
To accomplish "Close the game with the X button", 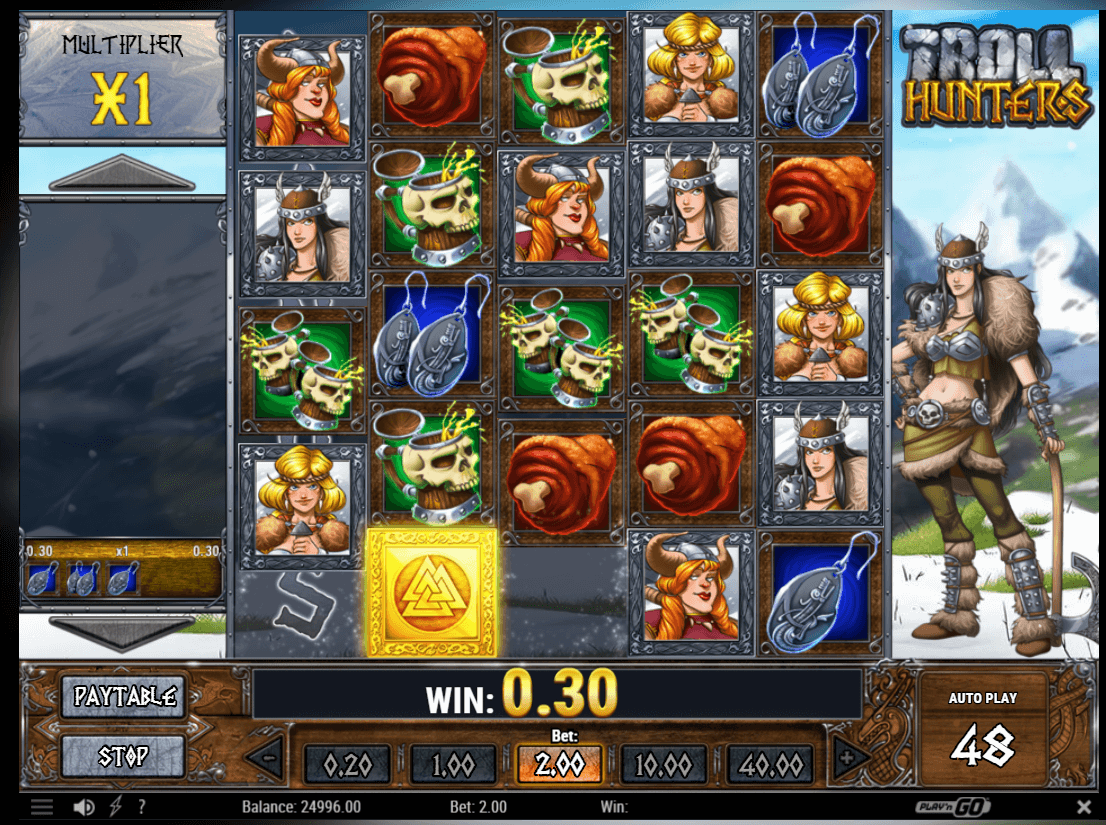I will point(1084,806).
